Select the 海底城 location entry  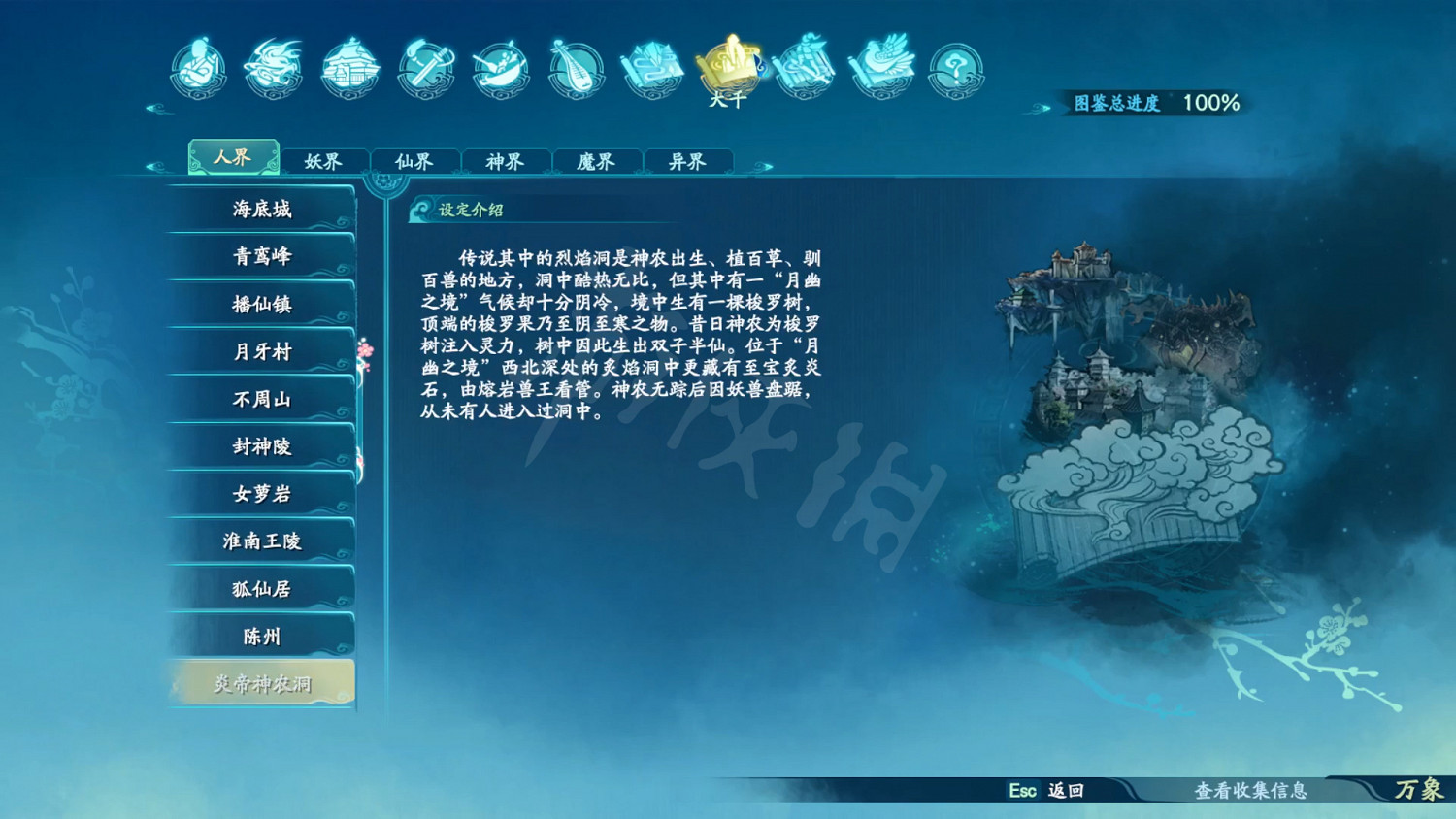[x=262, y=209]
